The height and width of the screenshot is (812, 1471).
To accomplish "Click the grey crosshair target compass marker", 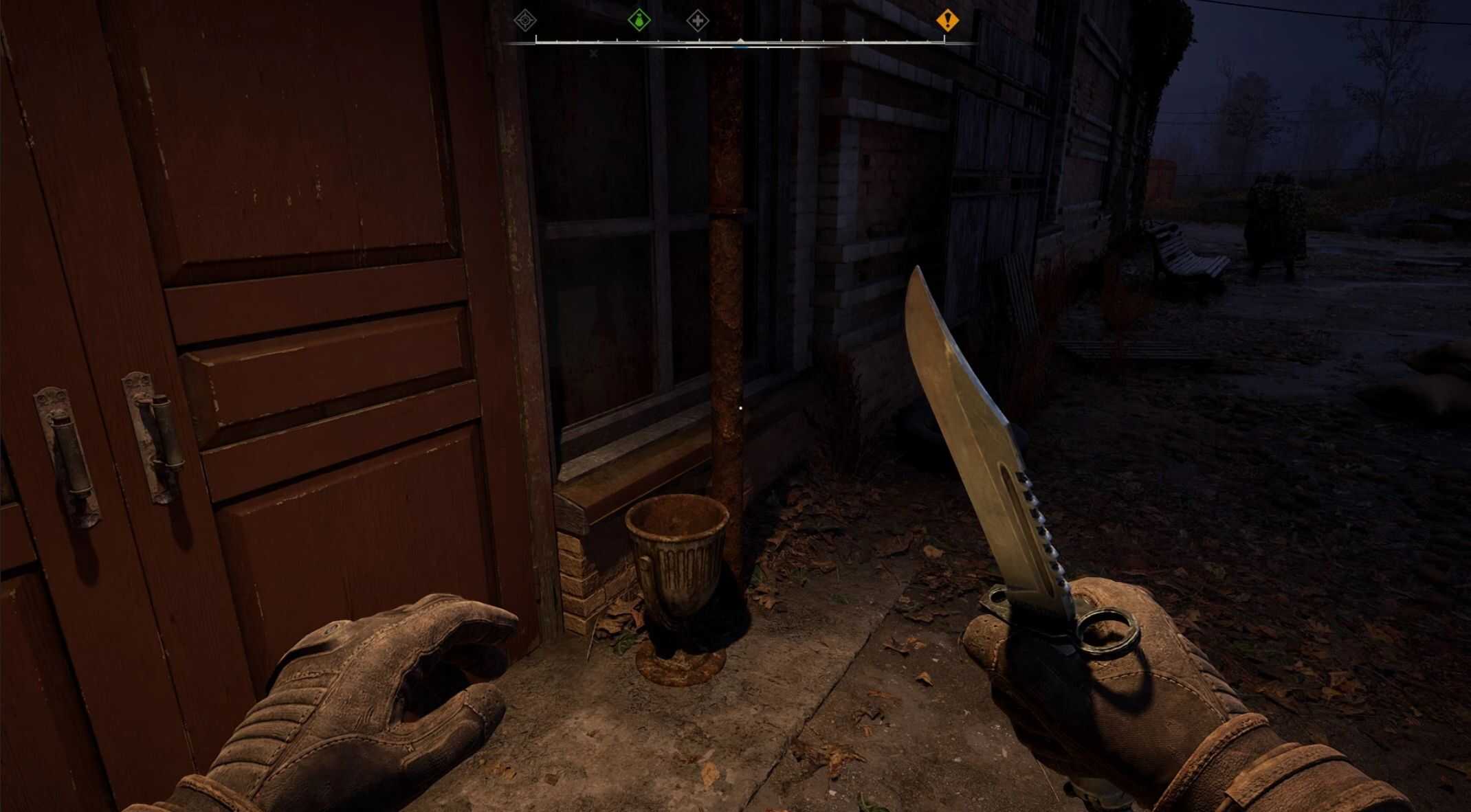I will point(525,21).
